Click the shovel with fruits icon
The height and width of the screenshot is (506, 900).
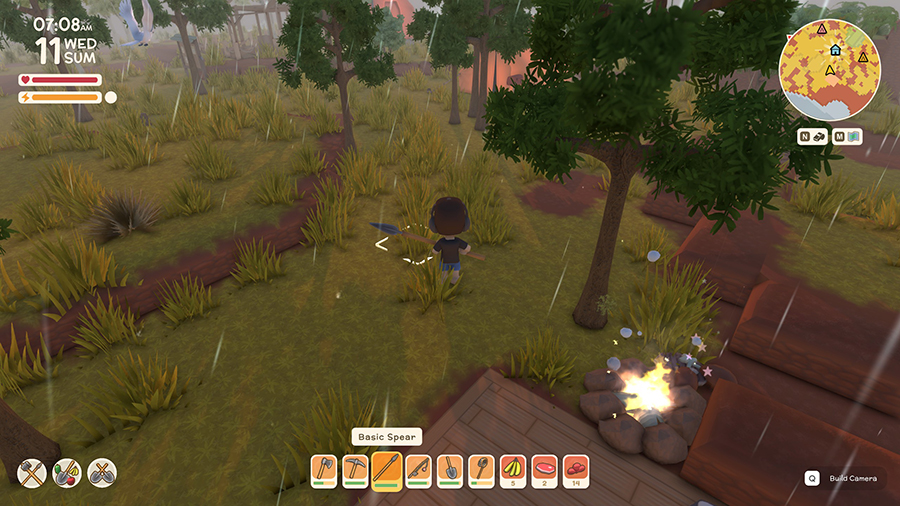pyautogui.click(x=67, y=472)
